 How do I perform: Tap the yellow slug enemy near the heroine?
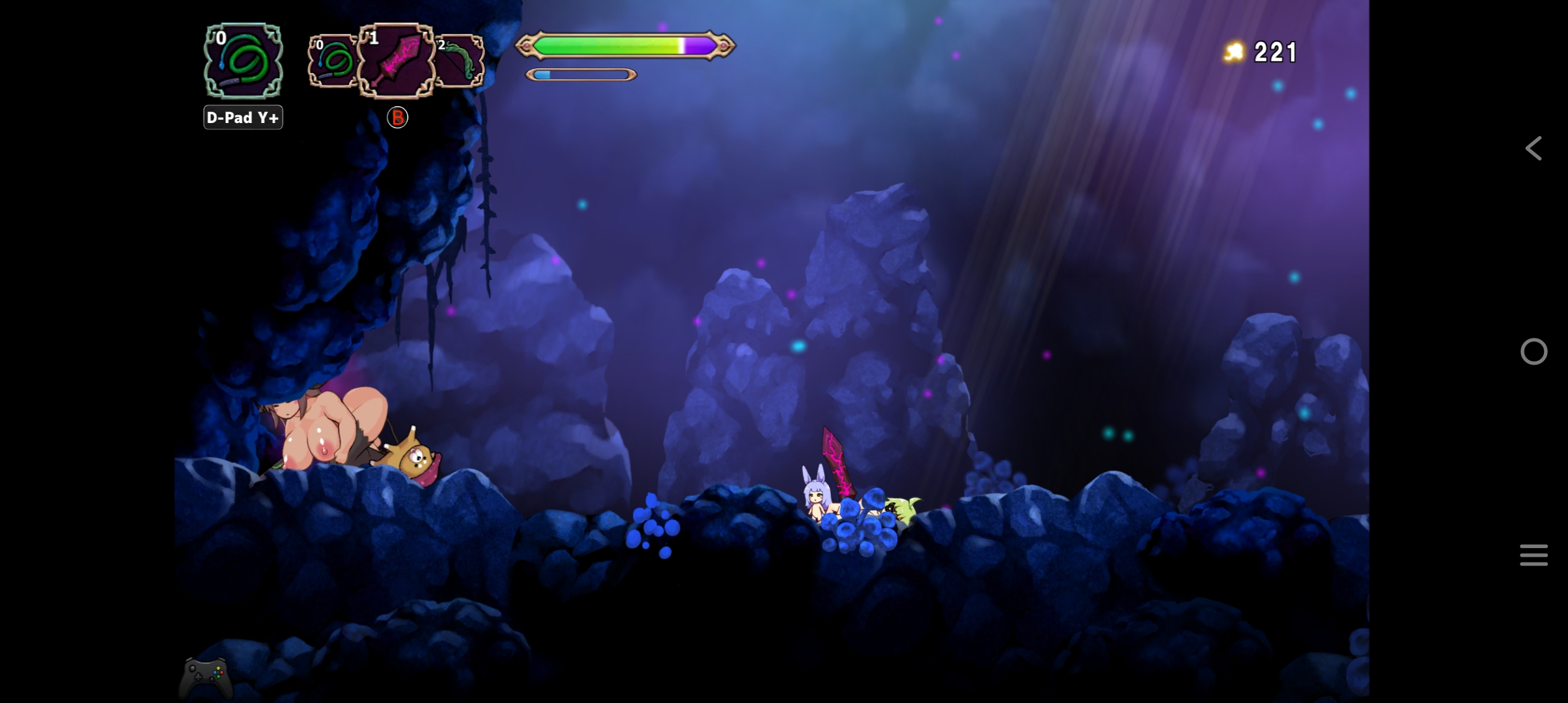click(x=902, y=508)
